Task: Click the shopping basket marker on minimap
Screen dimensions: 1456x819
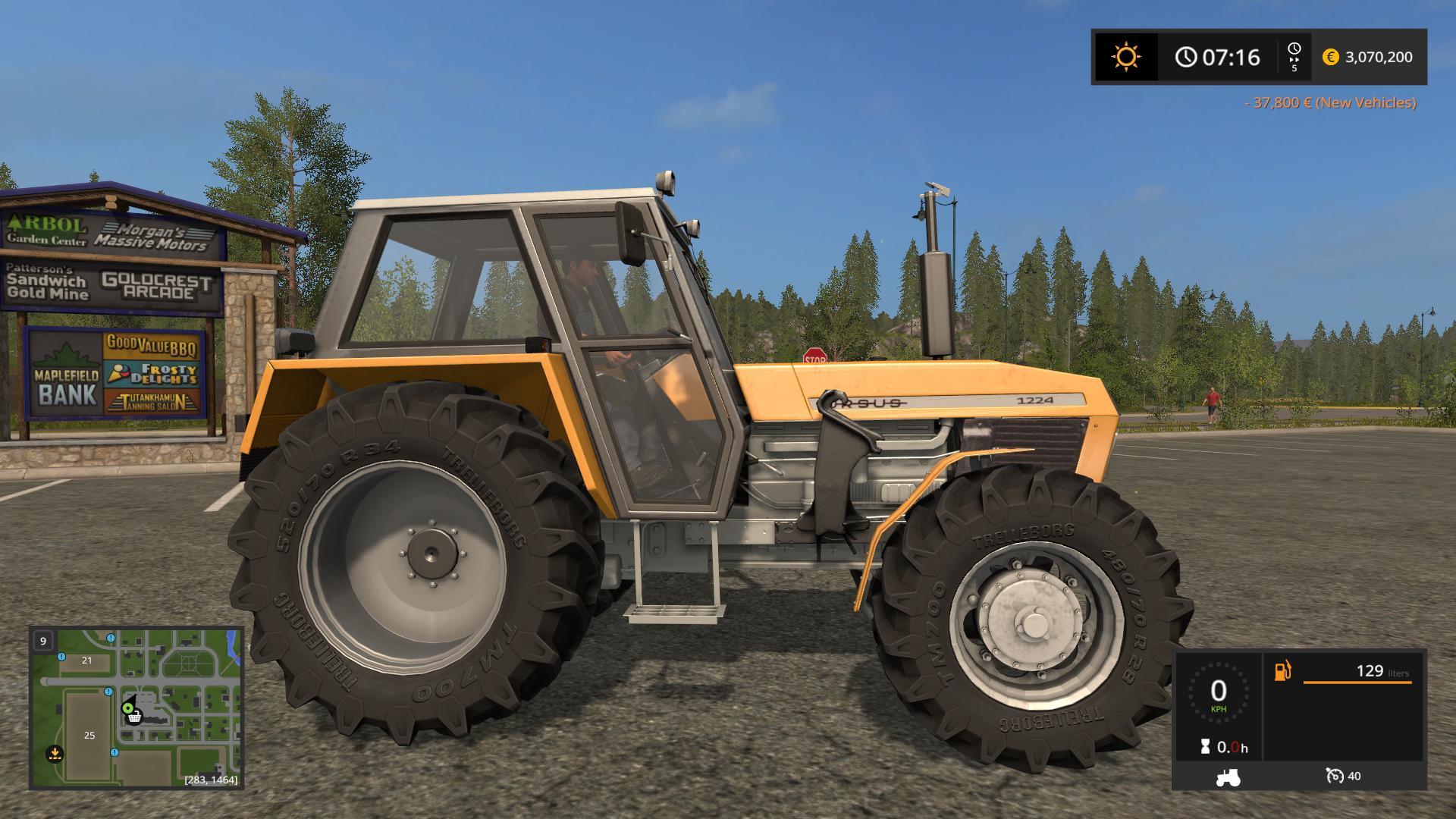Action: coord(135,719)
